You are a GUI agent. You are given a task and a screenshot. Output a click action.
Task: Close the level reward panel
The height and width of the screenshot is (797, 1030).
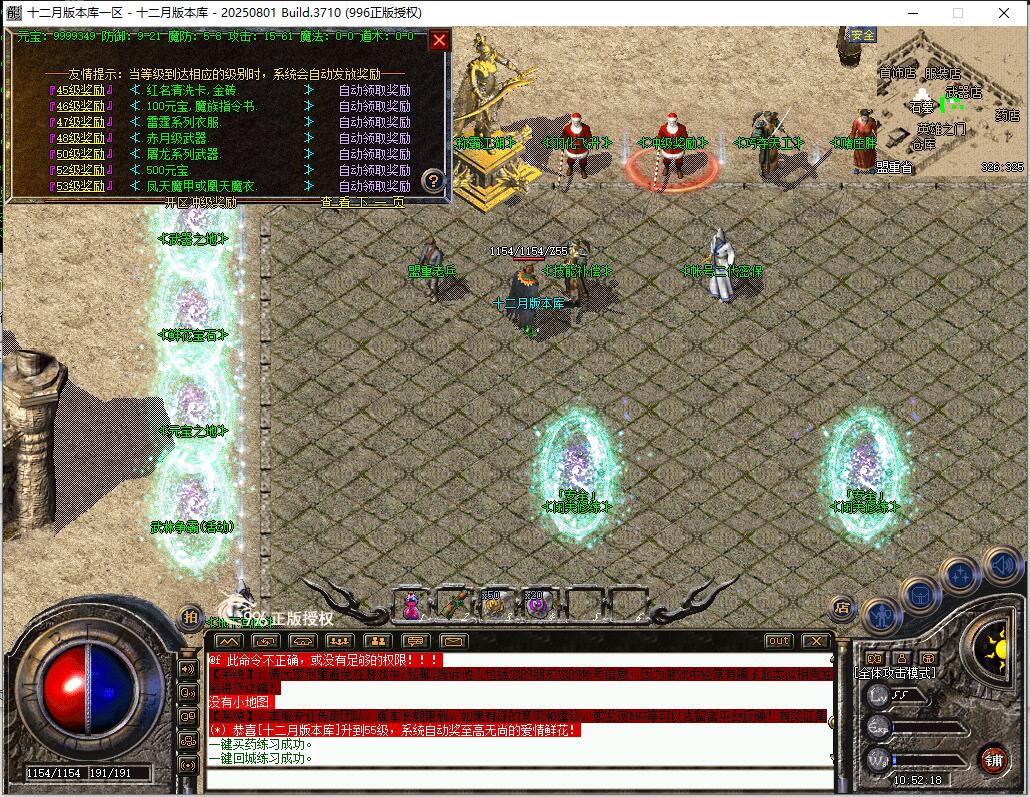pos(439,41)
